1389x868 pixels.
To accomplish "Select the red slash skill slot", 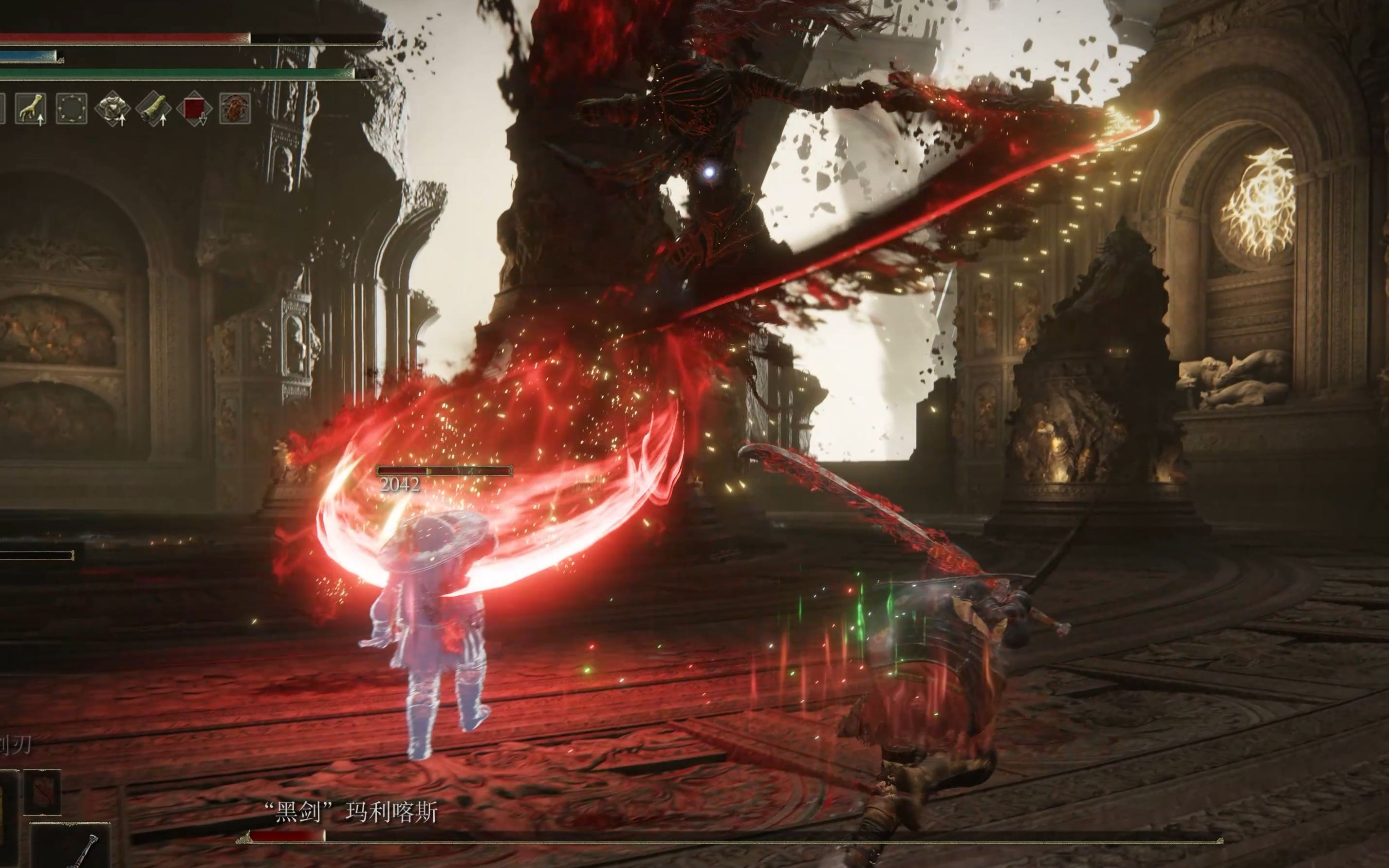I will click(42, 792).
